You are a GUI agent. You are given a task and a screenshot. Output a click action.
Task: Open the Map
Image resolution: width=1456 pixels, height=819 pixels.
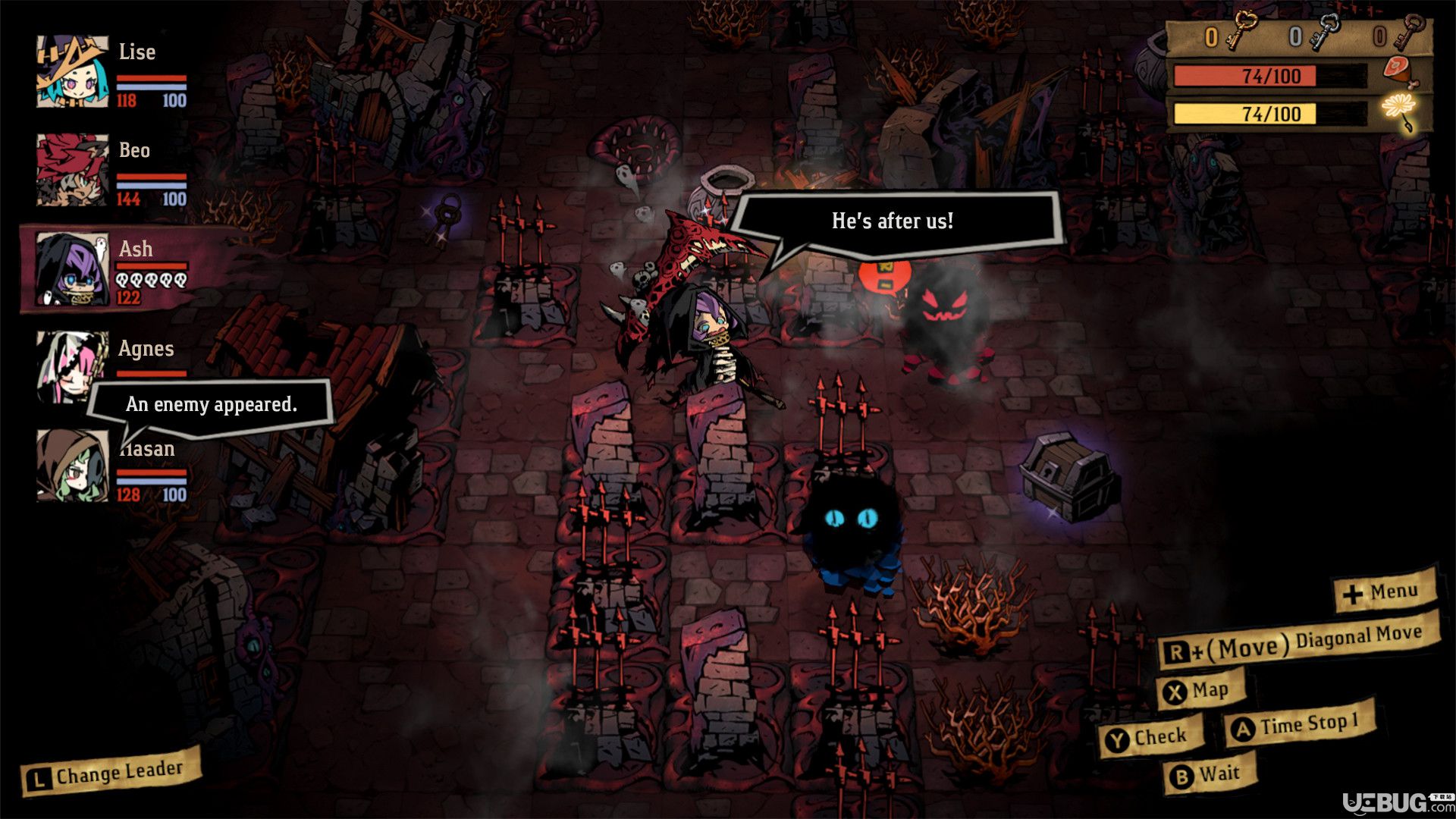[x=1200, y=691]
